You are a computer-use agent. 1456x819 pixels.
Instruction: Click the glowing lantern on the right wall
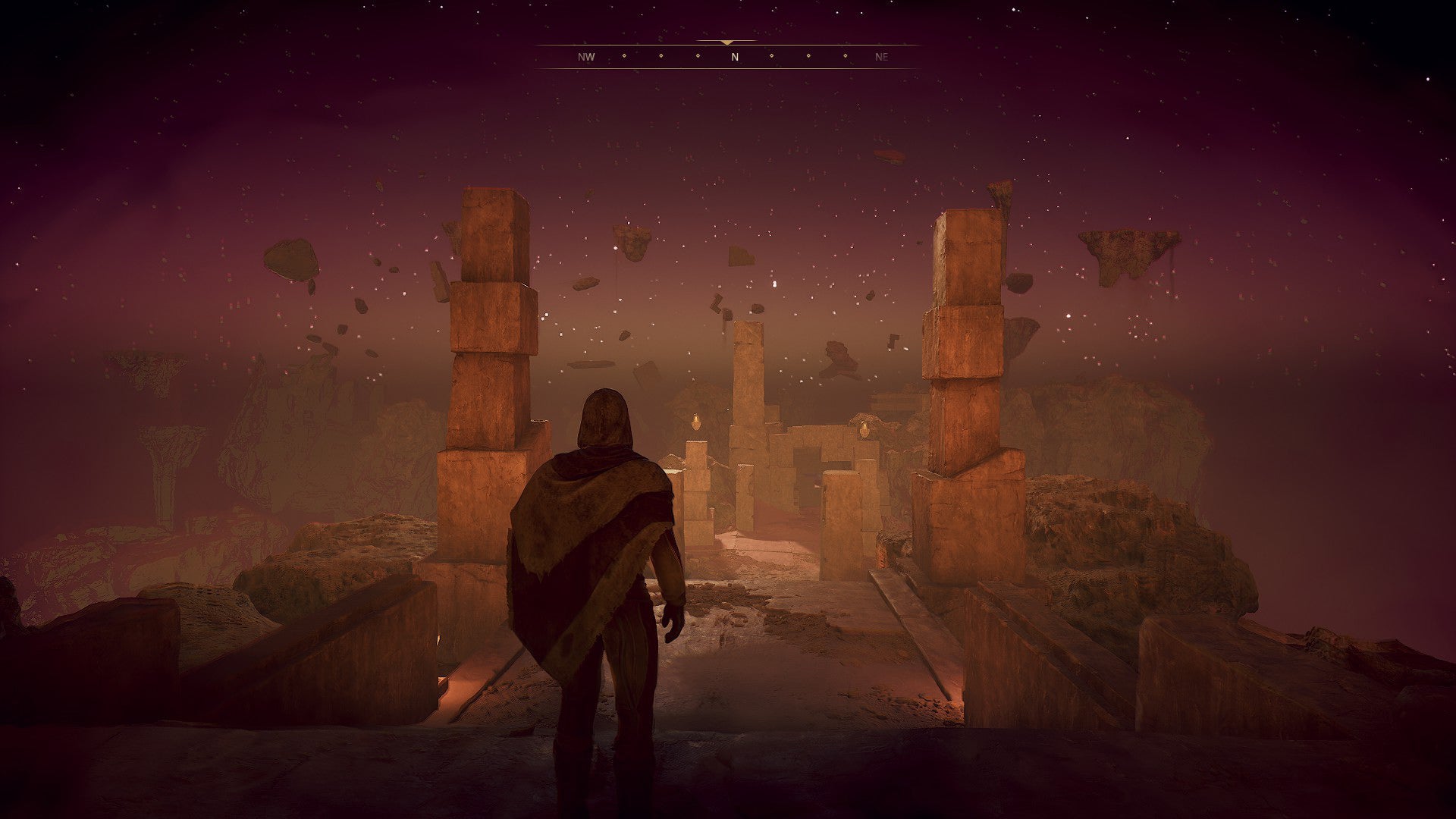pos(864,429)
